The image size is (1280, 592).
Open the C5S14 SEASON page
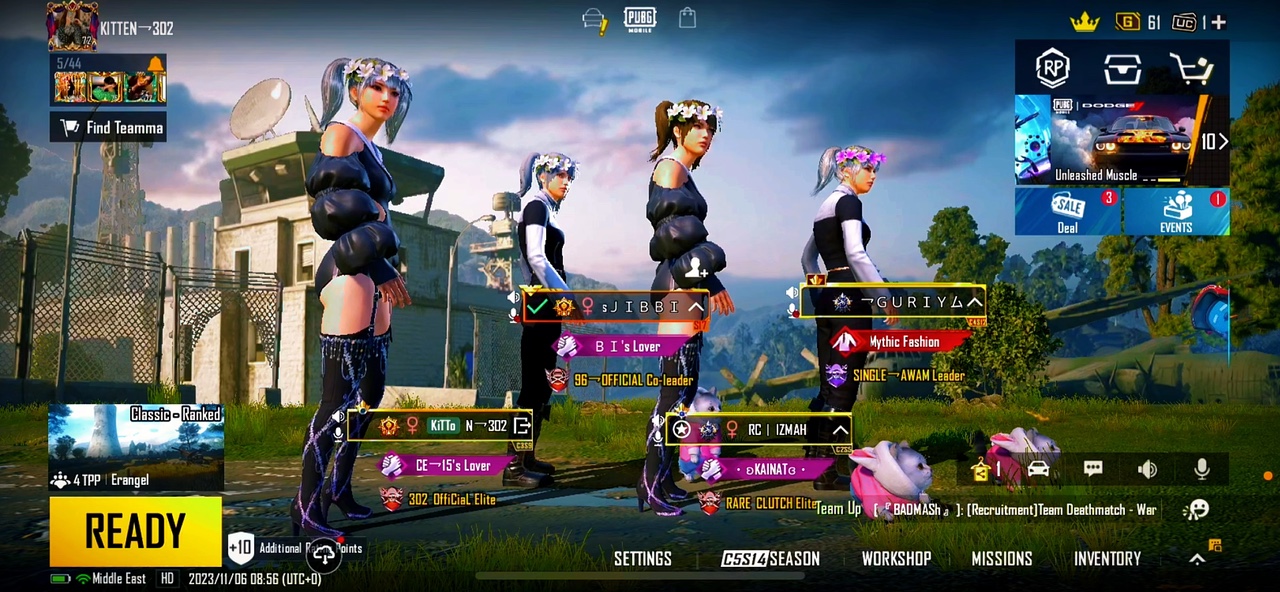pyautogui.click(x=770, y=559)
